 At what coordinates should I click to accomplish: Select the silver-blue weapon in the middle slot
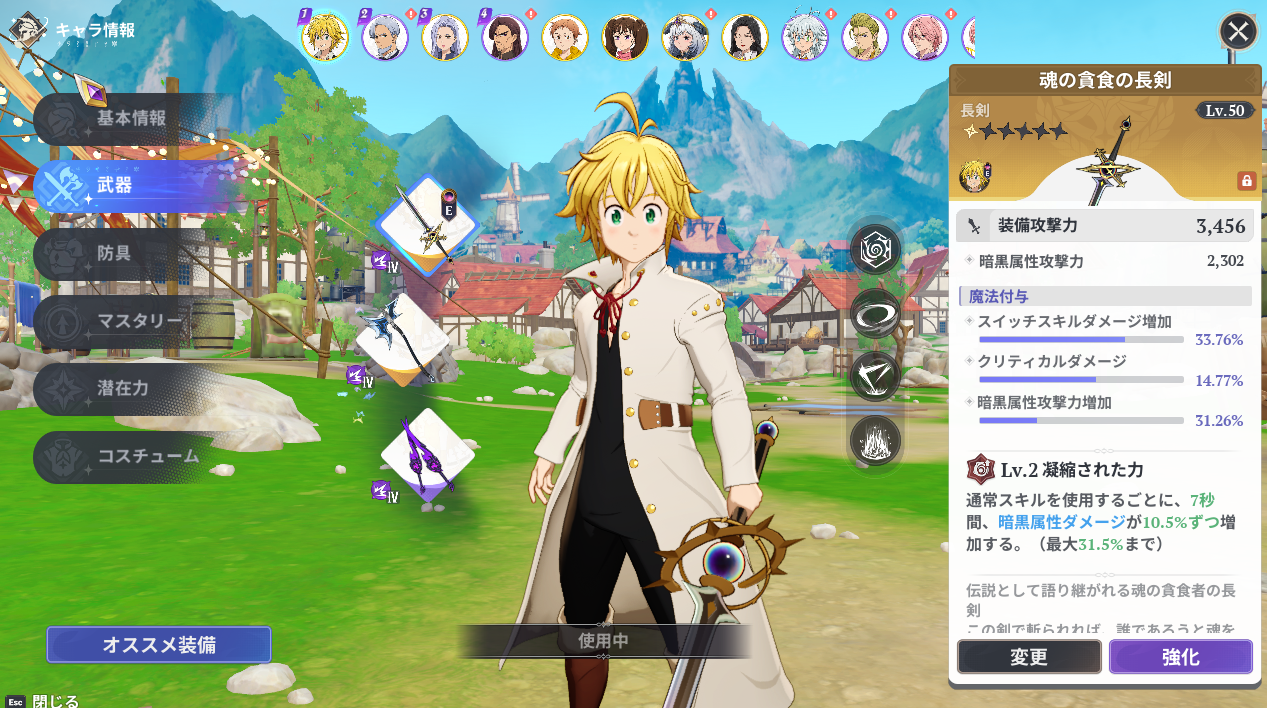click(x=402, y=340)
